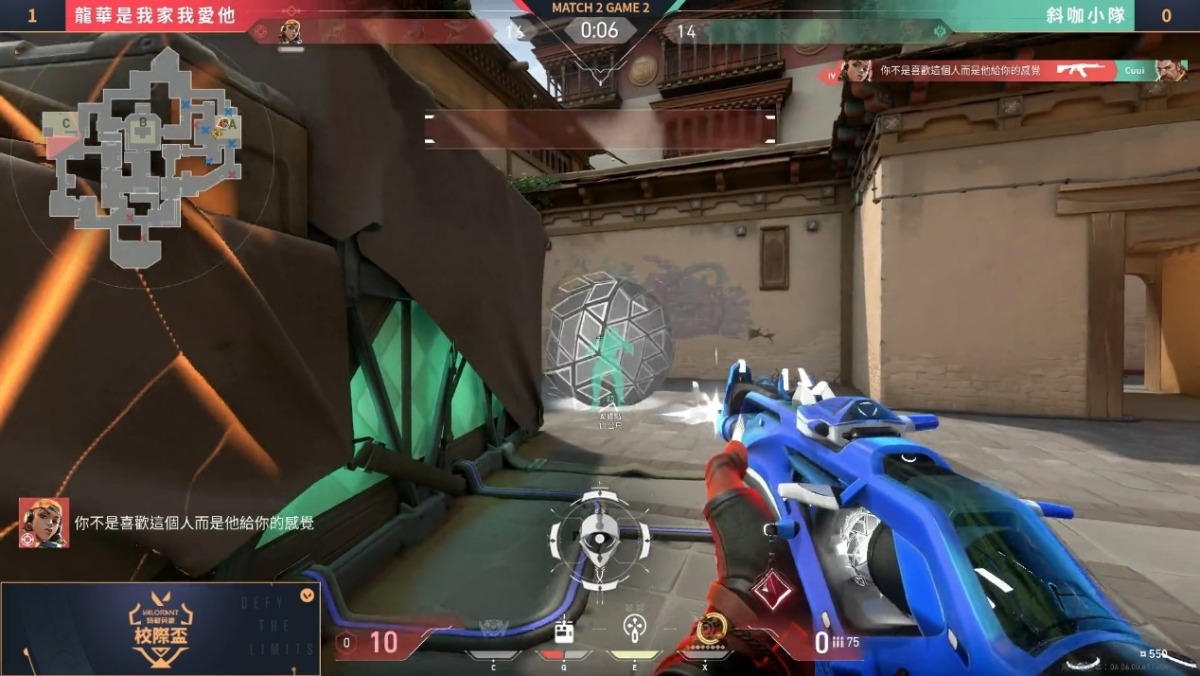
Task: Collapse the tournament logo panel with the arrow
Action: click(307, 595)
